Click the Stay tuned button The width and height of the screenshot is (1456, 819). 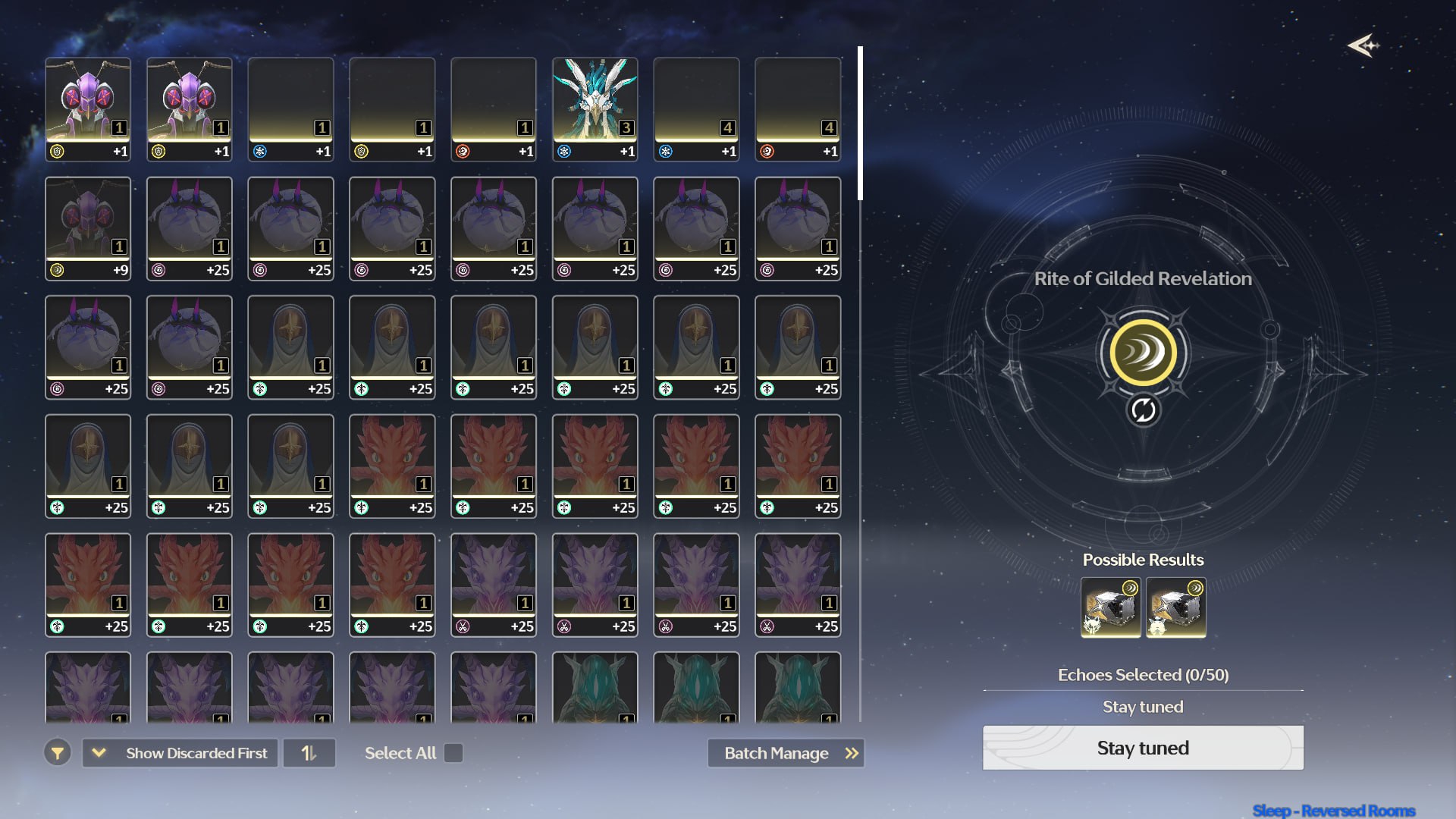(1143, 748)
